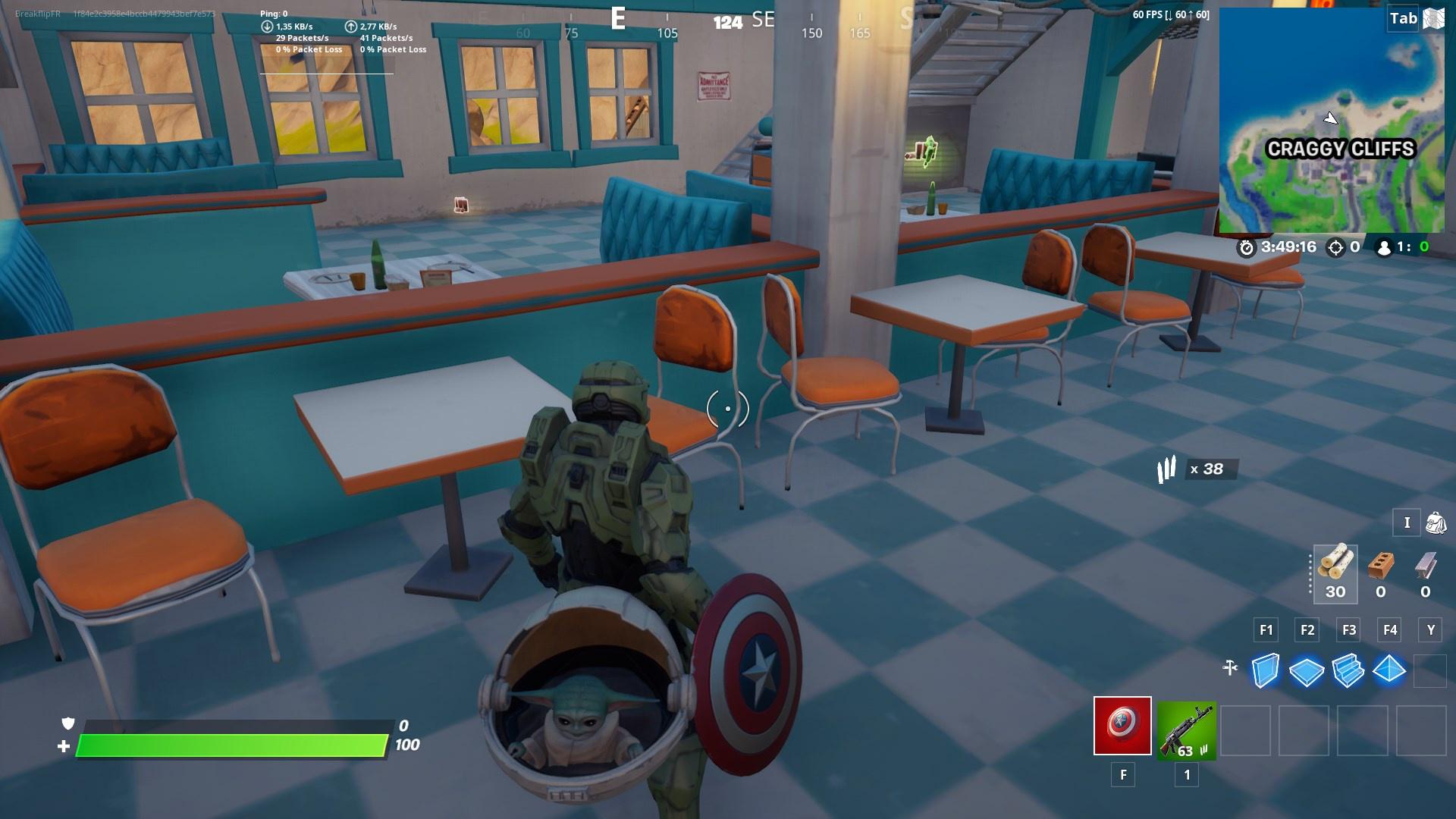
Task: Click the metal resource icon
Action: pos(1424,575)
